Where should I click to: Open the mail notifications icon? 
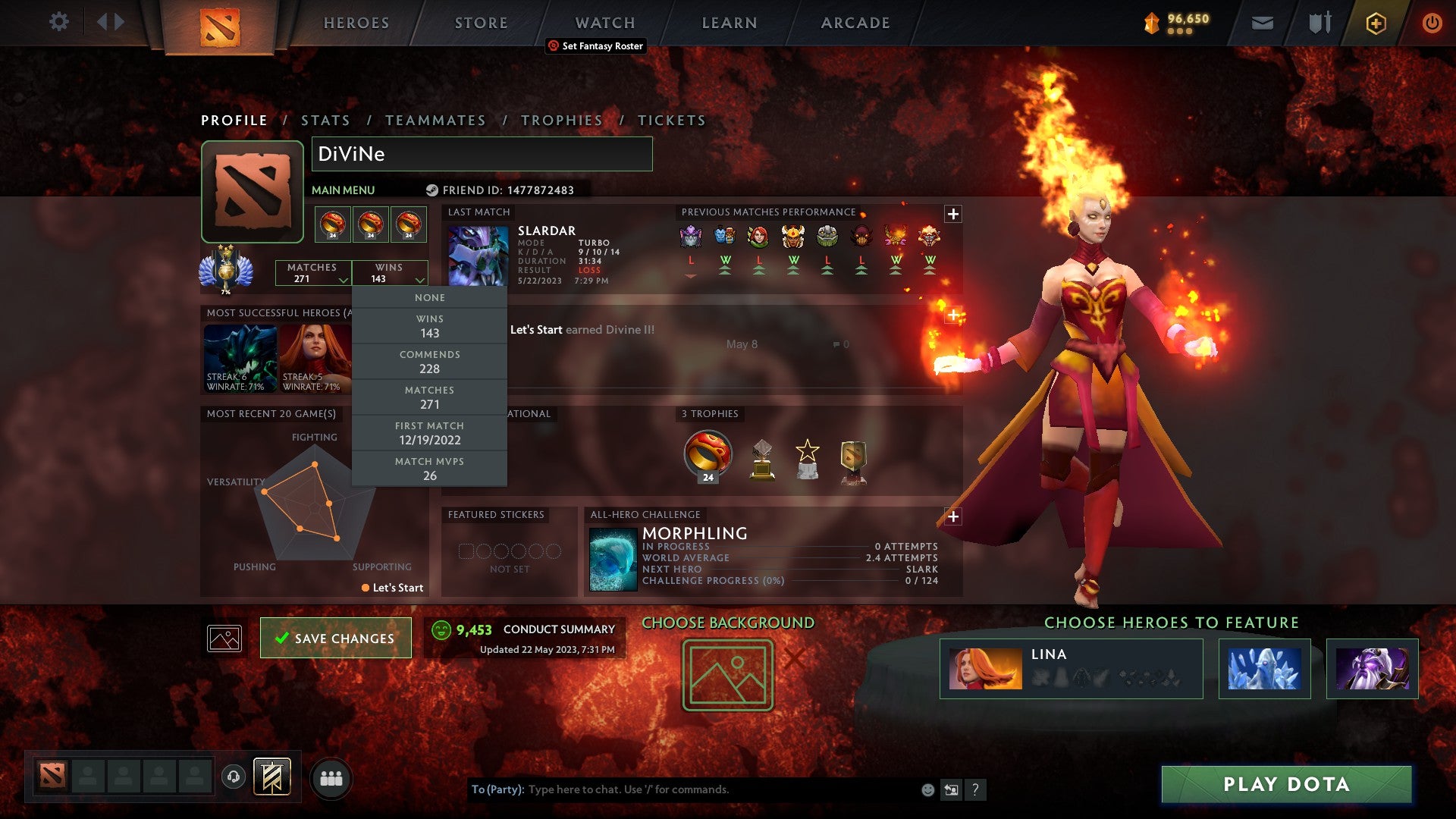pos(1261,23)
